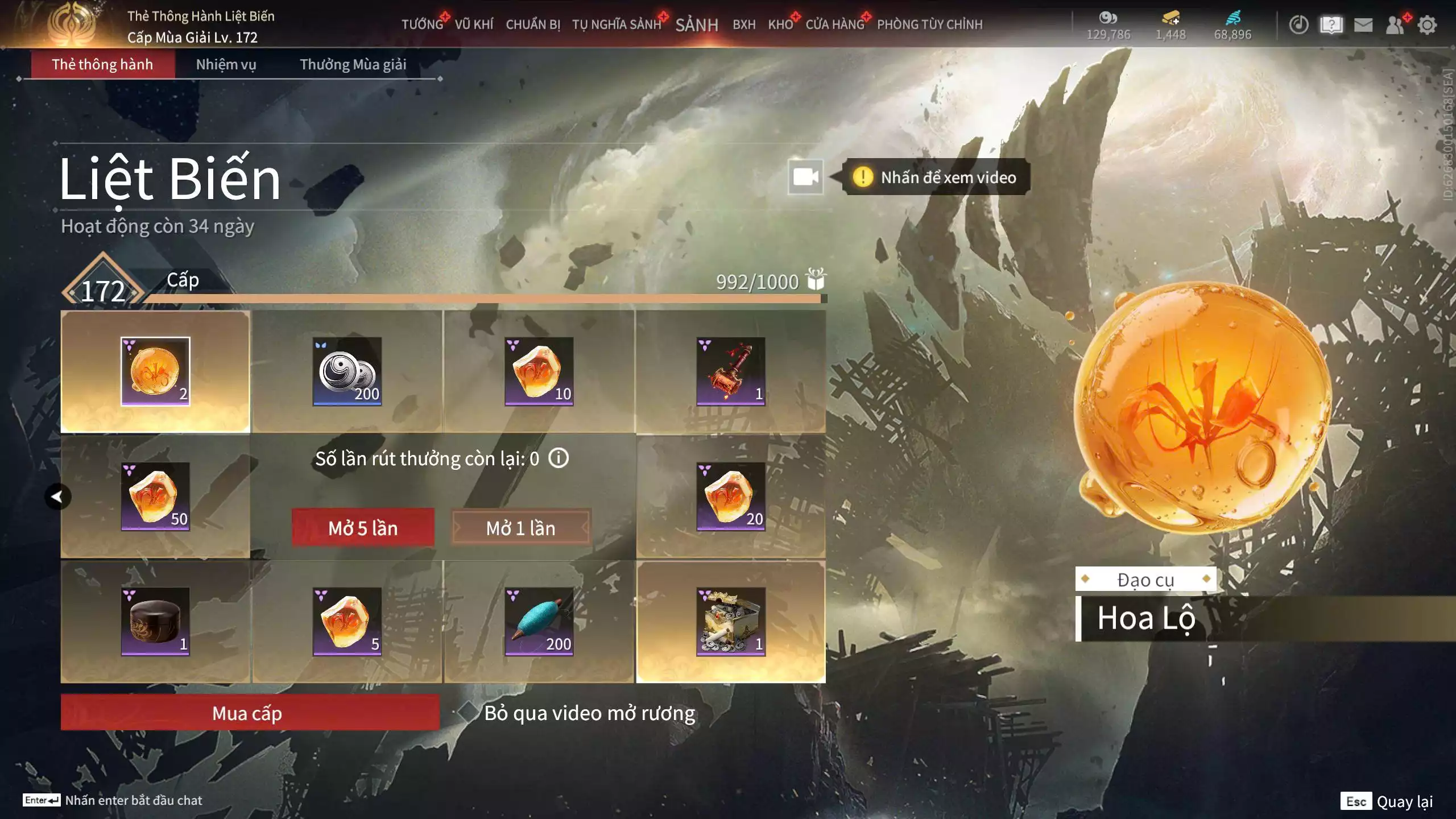This screenshot has height=819, width=1456.
Task: Open the mail envelope icon
Action: (x=1363, y=25)
